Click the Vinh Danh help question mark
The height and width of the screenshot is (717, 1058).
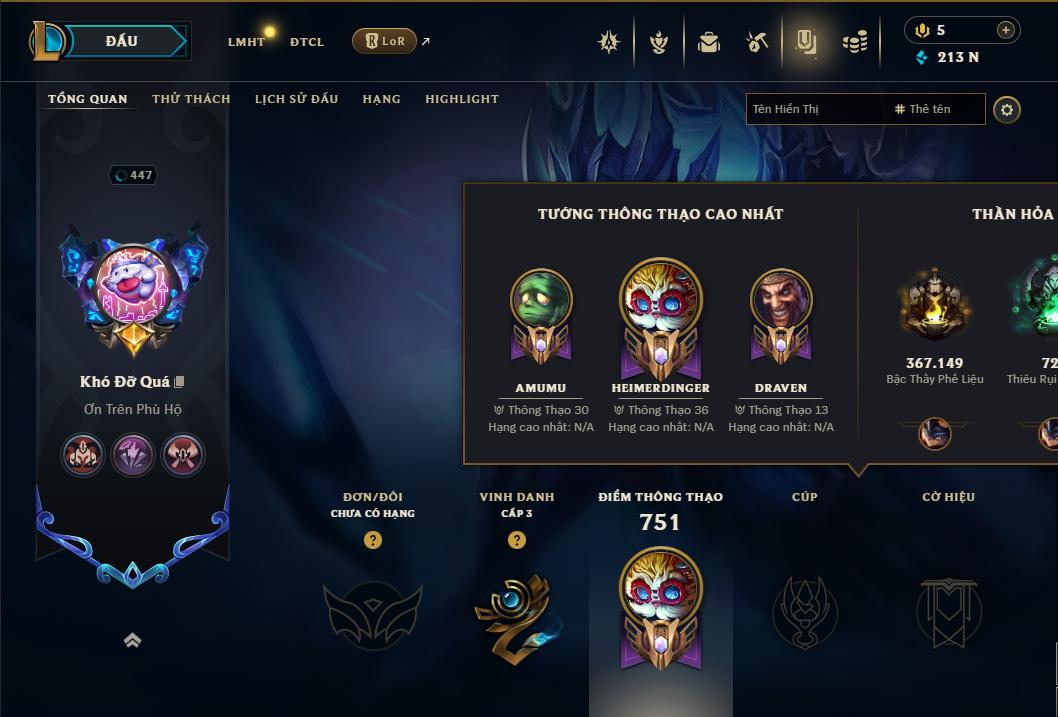[516, 540]
